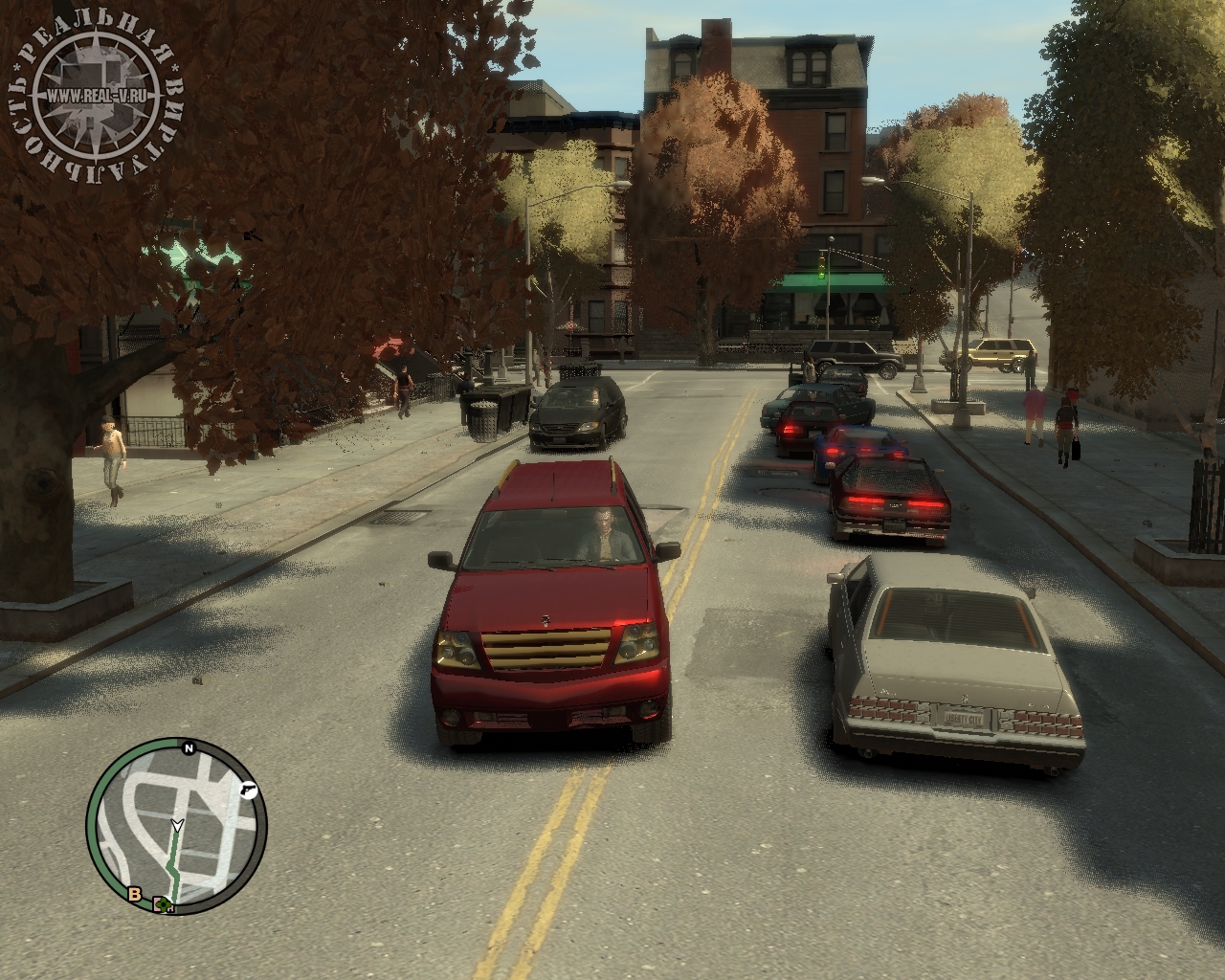Select the orange B mission blip

pyautogui.click(x=135, y=895)
